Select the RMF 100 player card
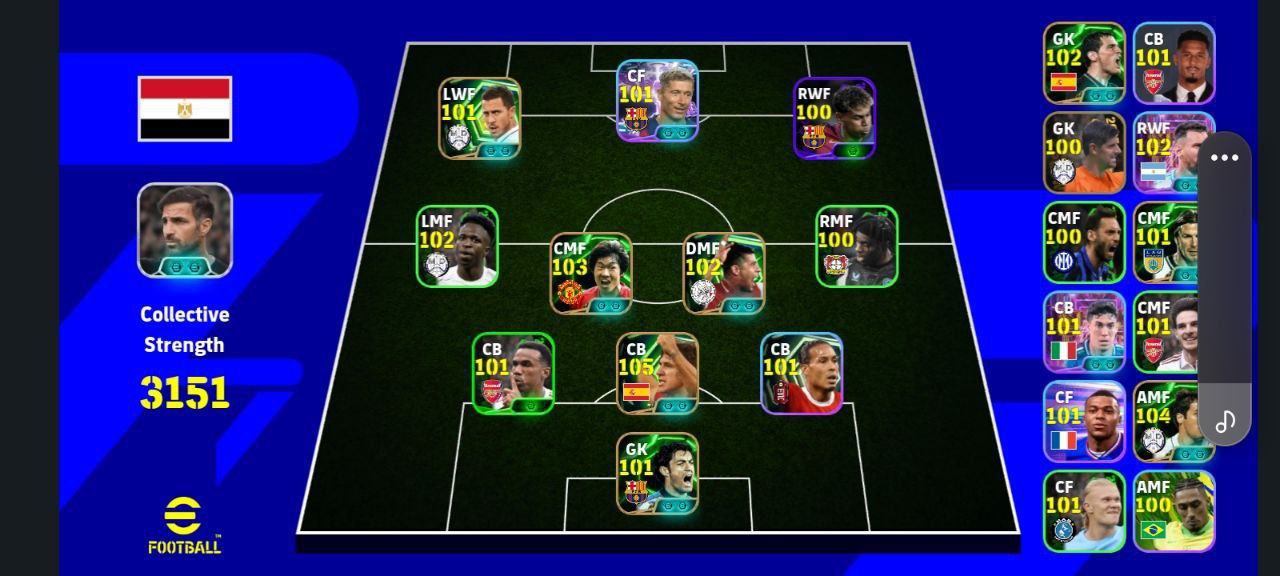The image size is (1280, 576). click(x=857, y=246)
